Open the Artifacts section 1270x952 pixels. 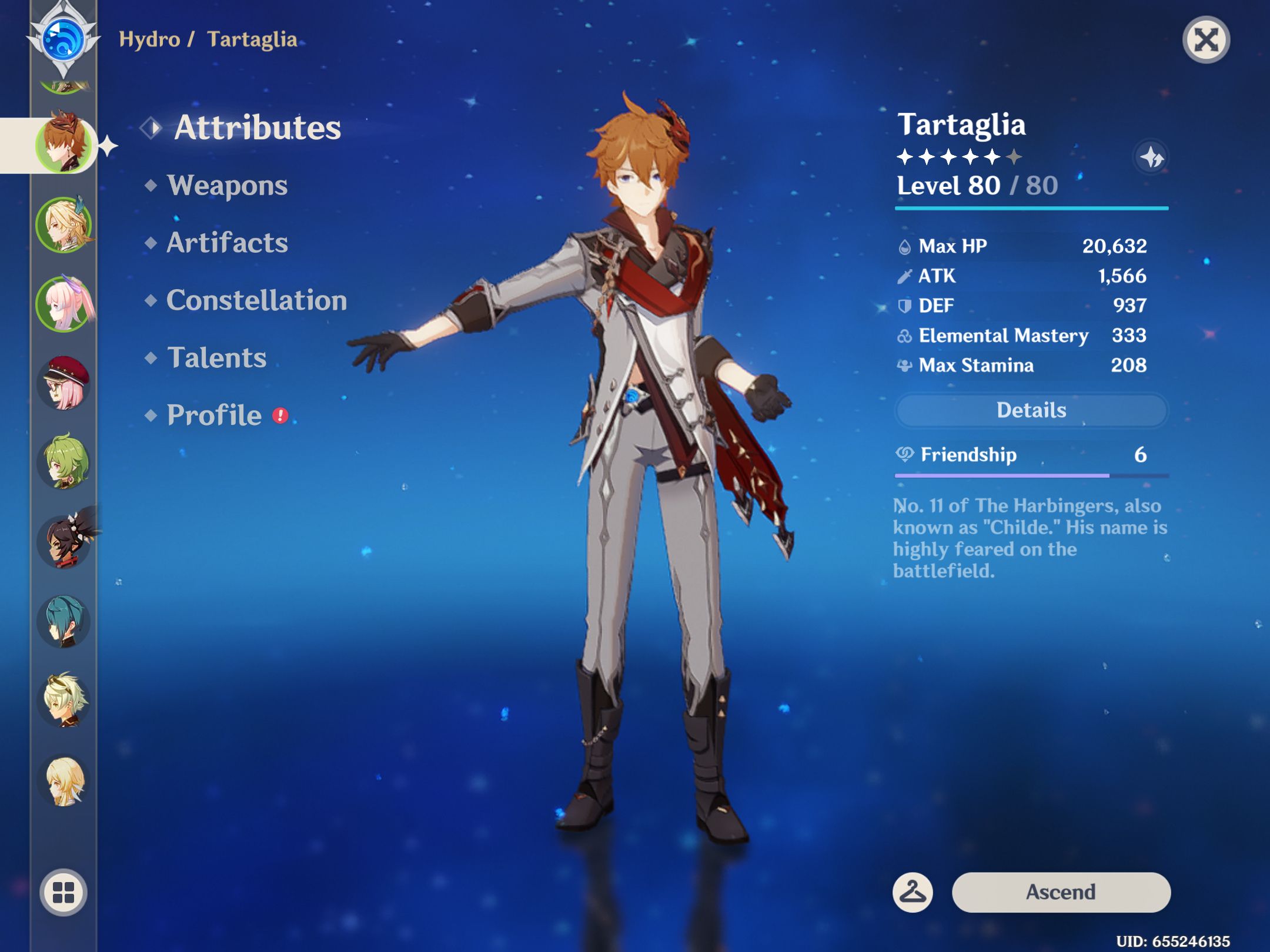228,243
